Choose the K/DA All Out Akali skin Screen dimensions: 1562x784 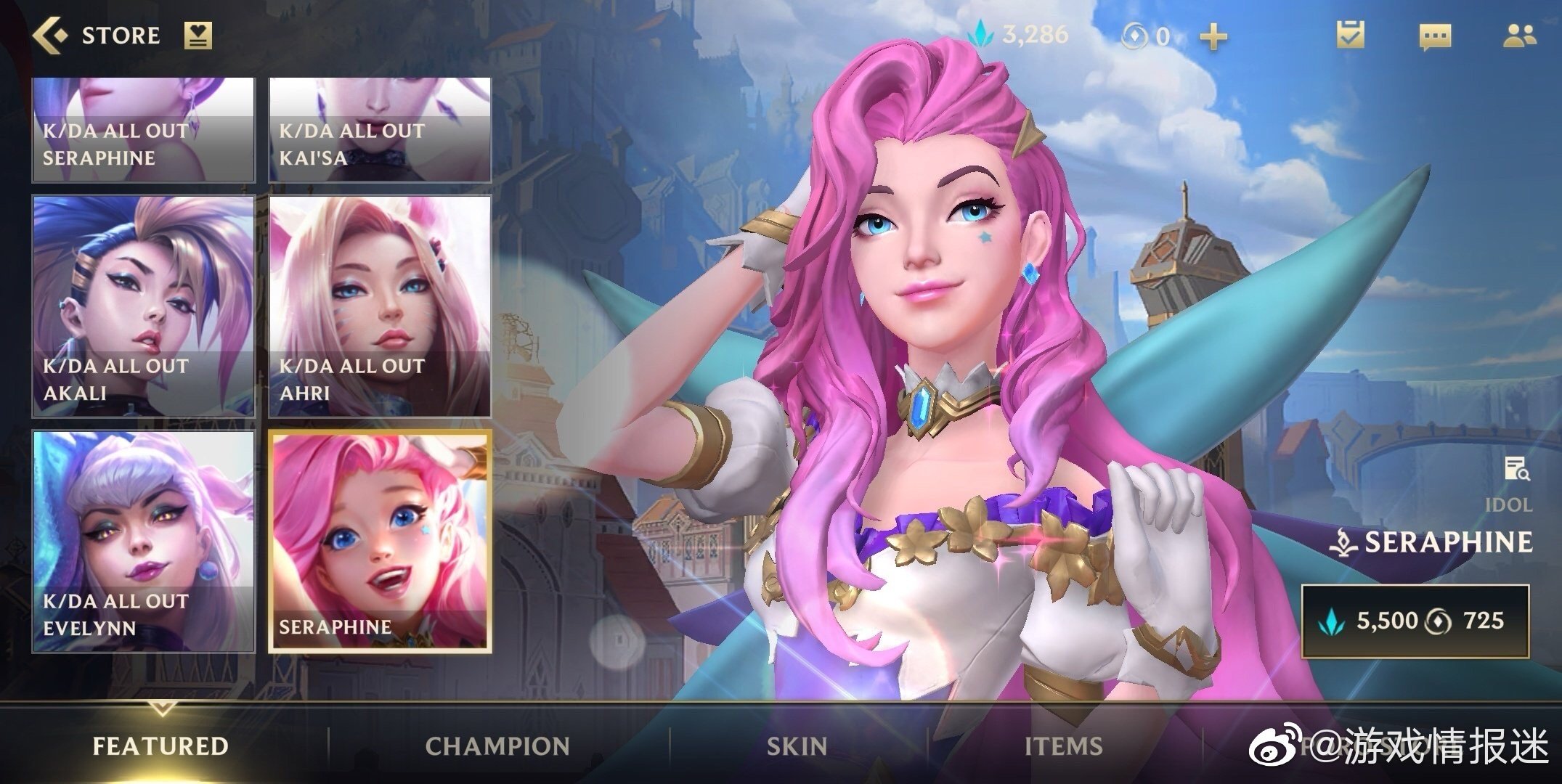coord(144,306)
